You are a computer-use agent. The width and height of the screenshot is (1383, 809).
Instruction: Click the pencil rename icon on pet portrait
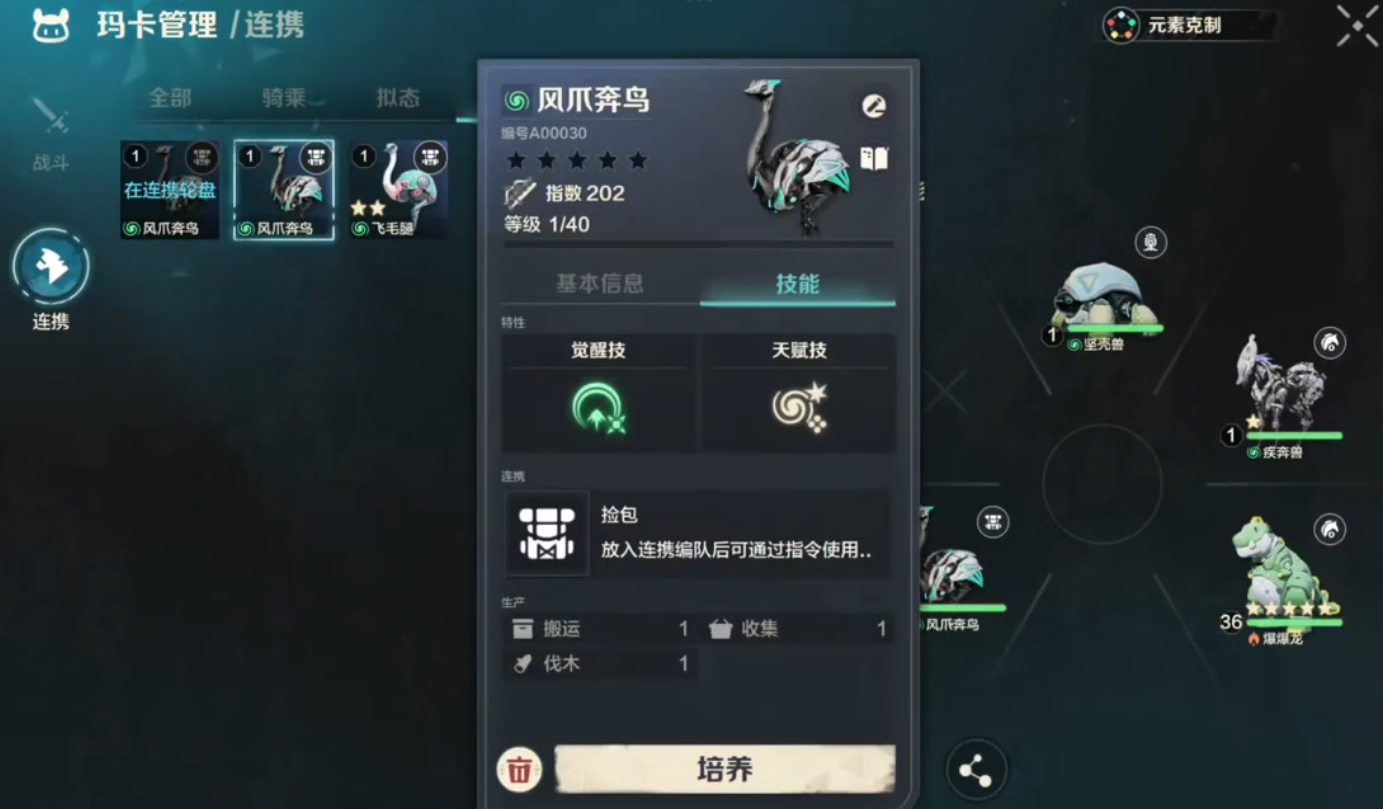[872, 105]
